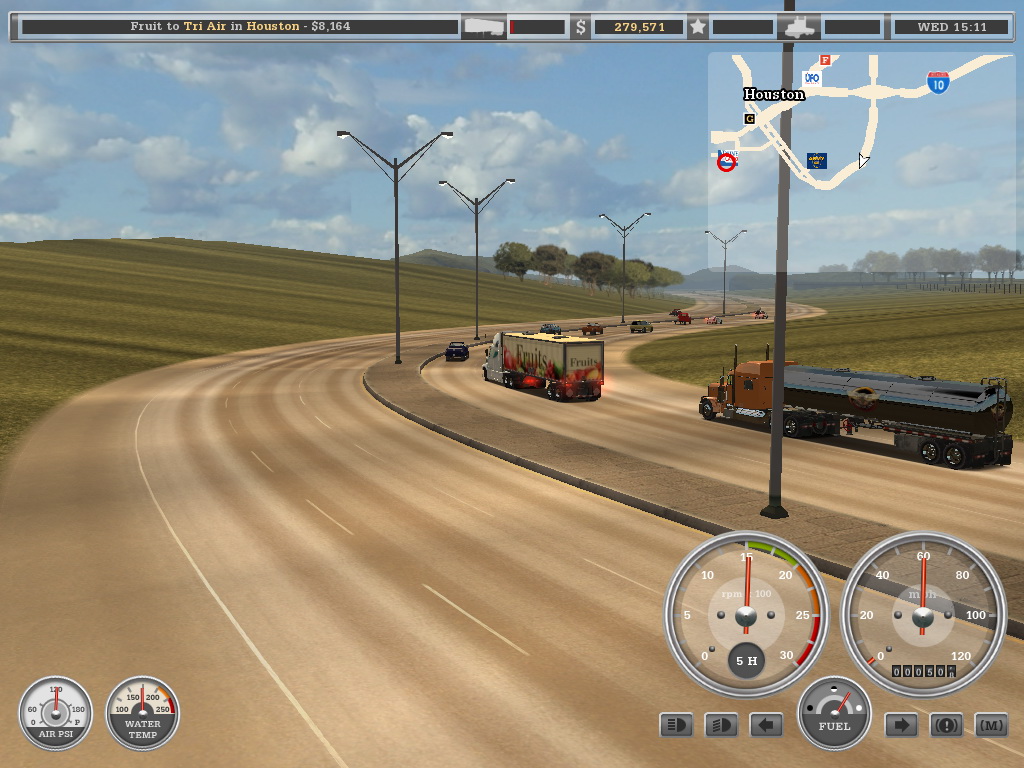Toggle the parking brake warning button
Viewport: 1024px width, 768px height.
click(946, 725)
